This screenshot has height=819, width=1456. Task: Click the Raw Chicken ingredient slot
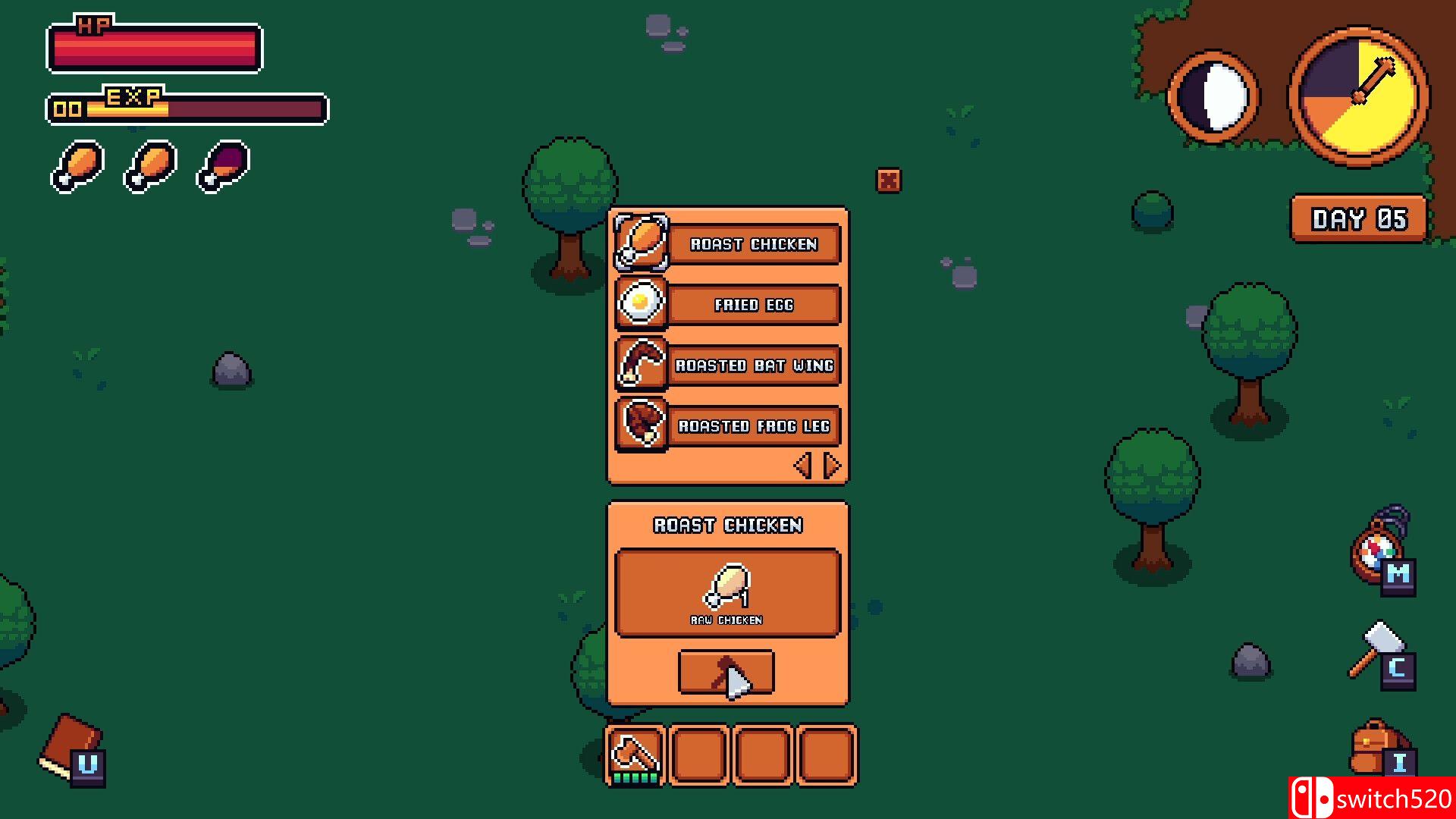click(x=727, y=592)
